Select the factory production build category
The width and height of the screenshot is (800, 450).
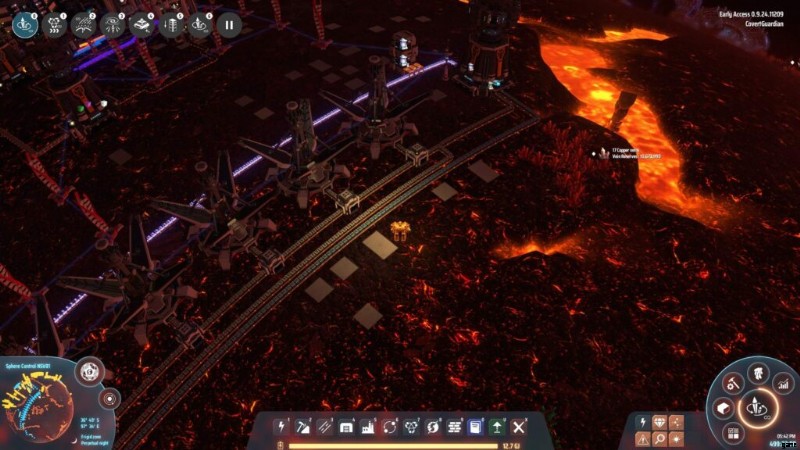369,427
